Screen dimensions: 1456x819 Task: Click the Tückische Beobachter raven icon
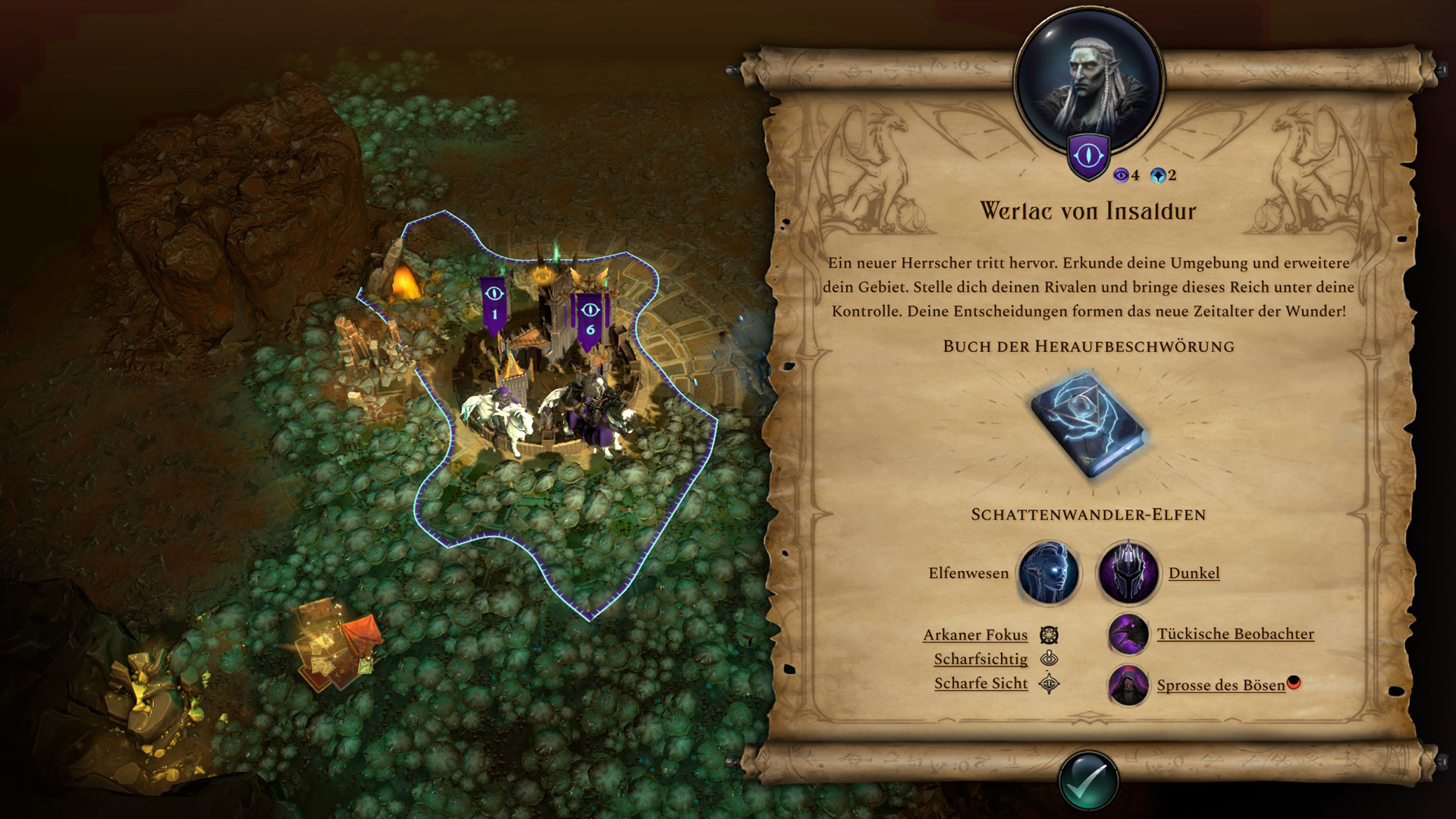click(x=1128, y=634)
